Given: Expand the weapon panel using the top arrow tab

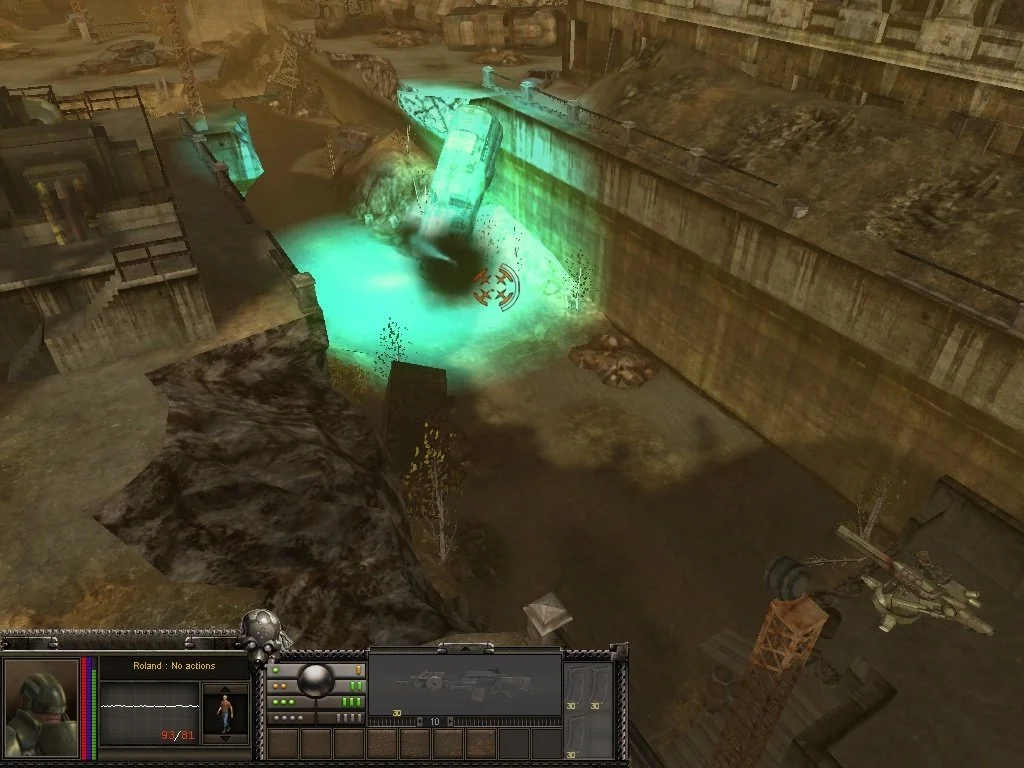Looking at the screenshot, I should pos(465,646).
